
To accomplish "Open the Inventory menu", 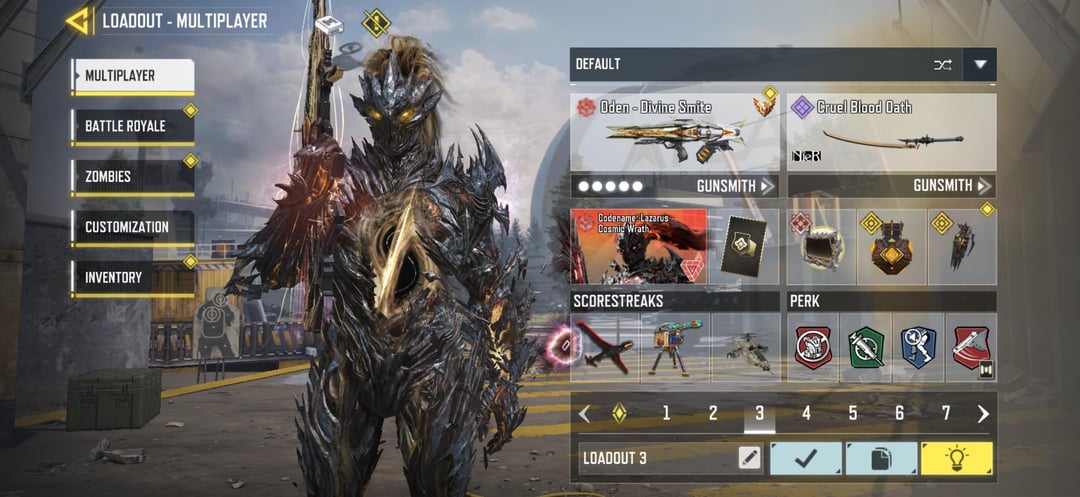I will [x=132, y=277].
